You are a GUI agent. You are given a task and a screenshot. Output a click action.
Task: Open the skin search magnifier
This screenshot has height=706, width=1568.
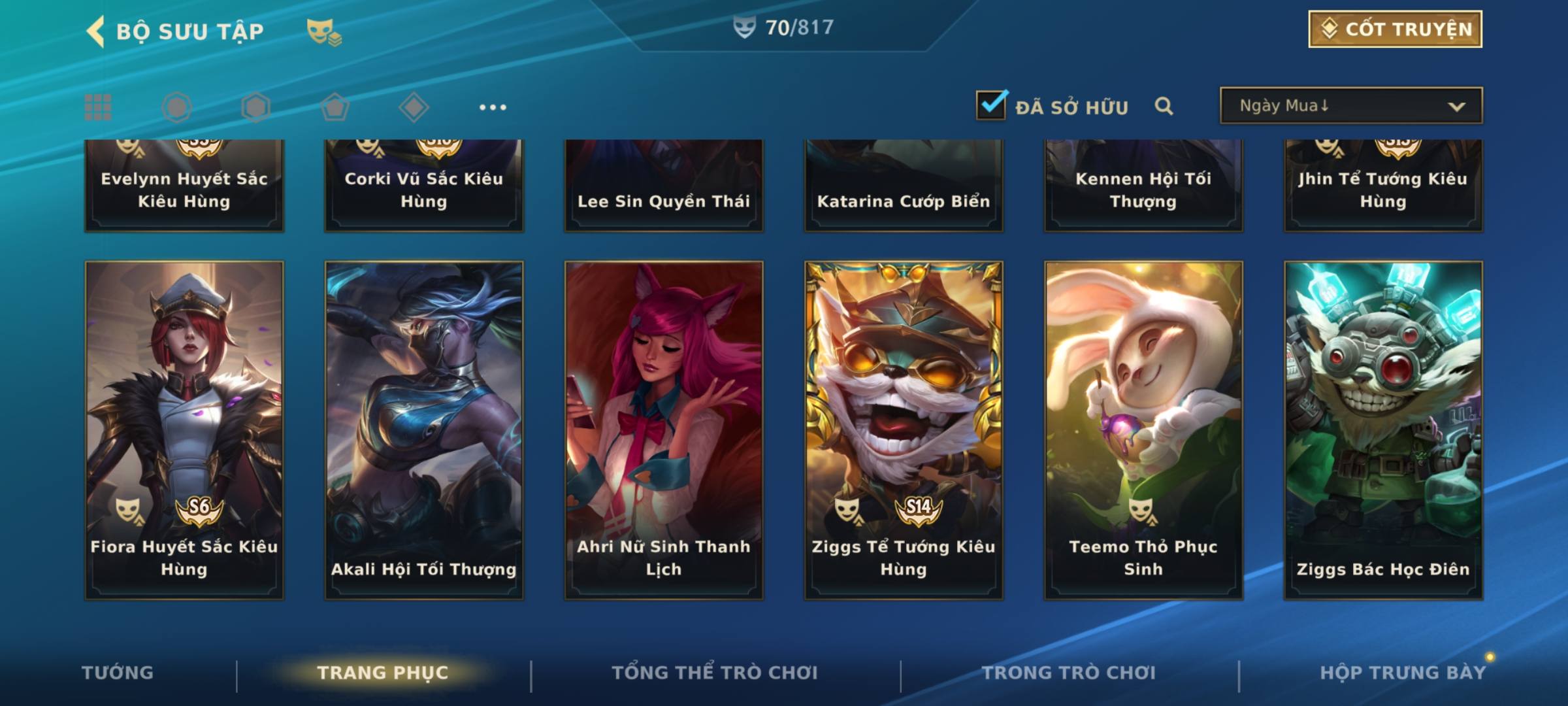click(1164, 106)
